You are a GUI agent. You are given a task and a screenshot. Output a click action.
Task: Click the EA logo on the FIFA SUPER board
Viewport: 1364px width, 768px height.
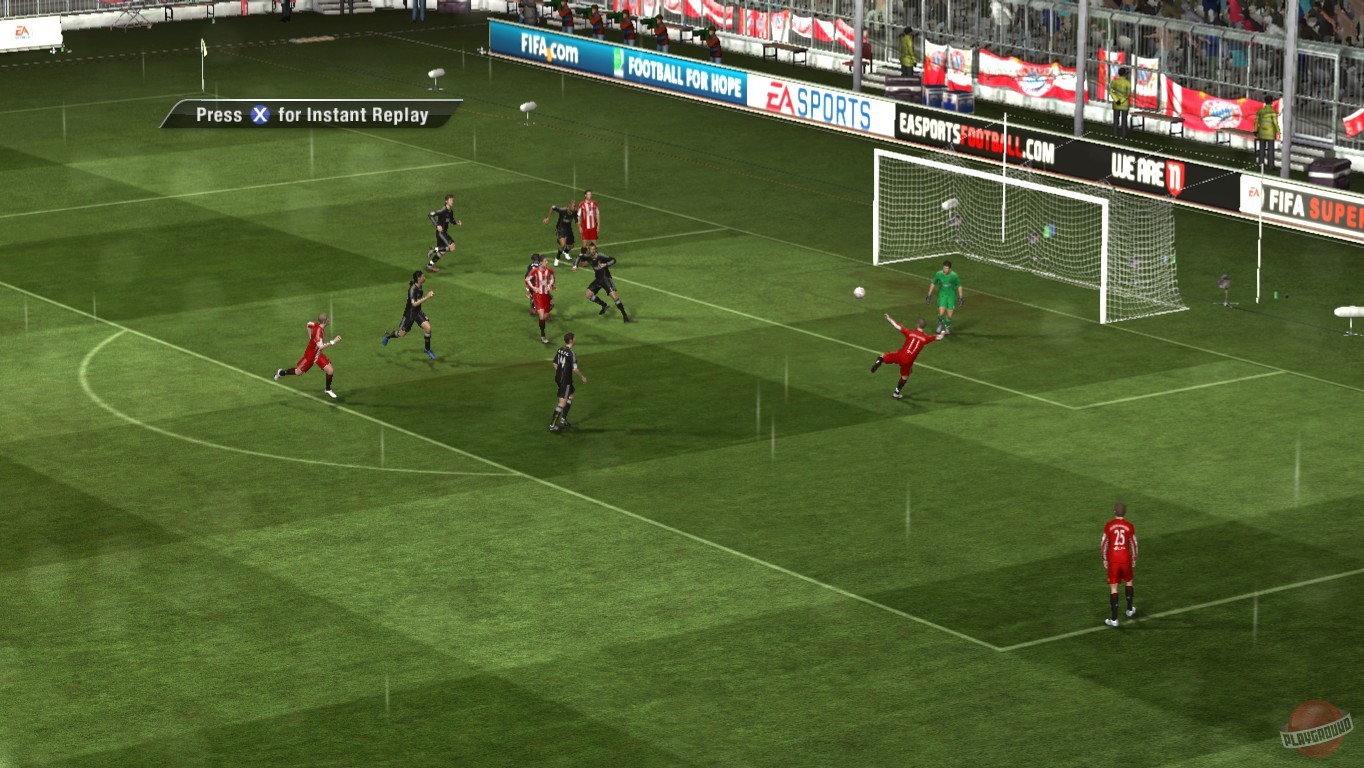pos(1255,192)
